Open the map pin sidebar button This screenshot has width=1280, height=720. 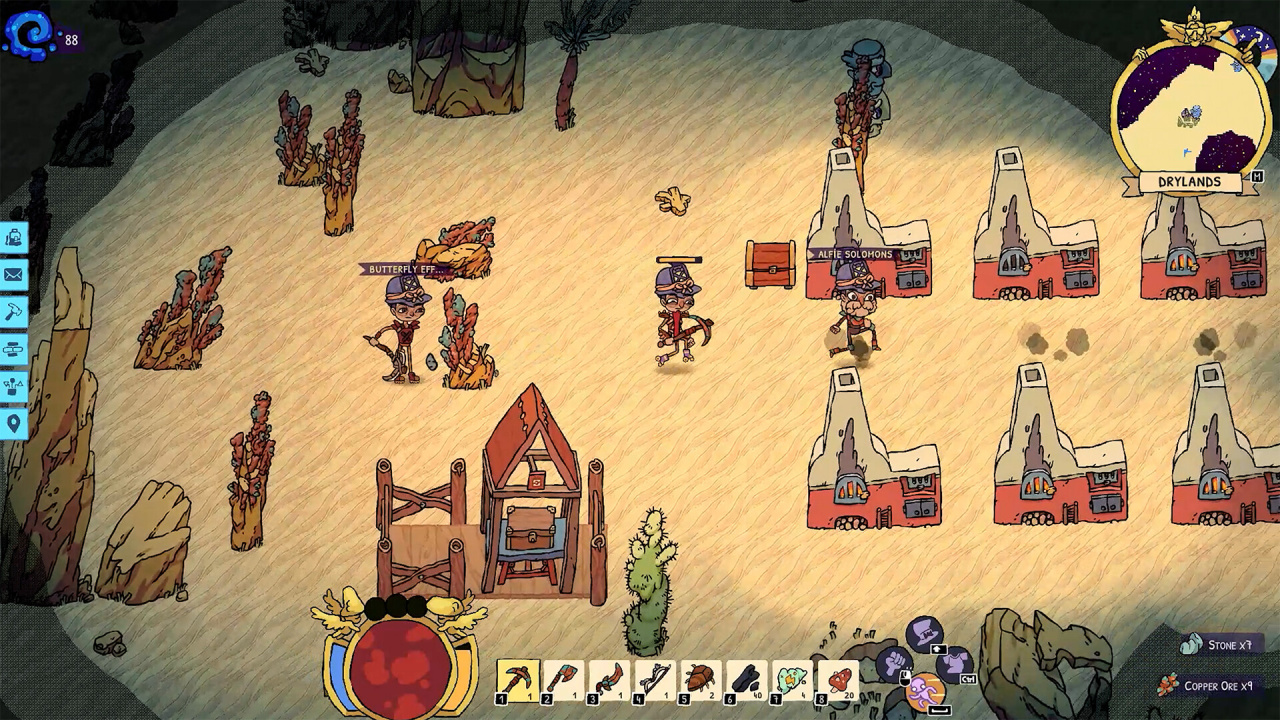[x=14, y=424]
